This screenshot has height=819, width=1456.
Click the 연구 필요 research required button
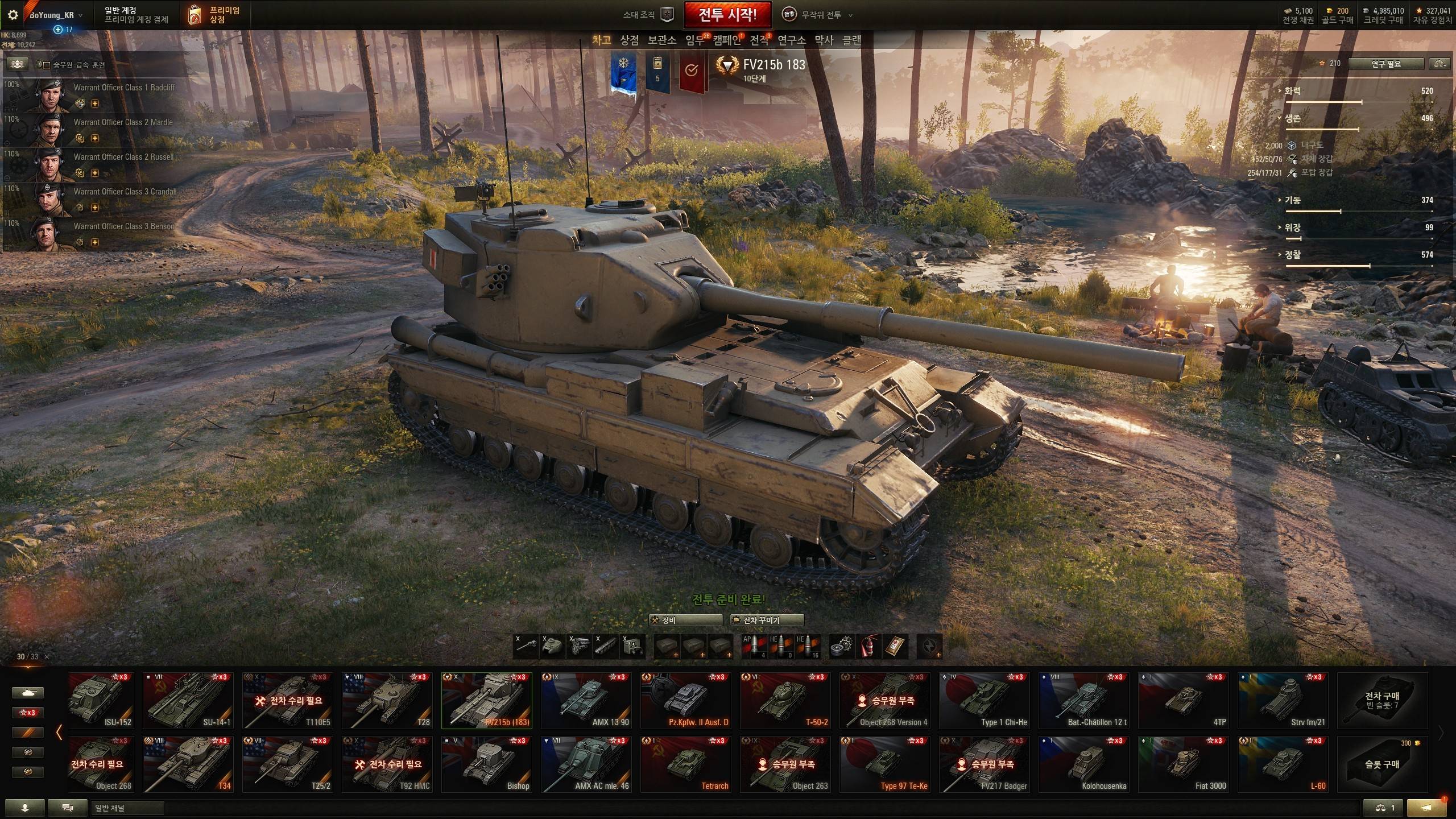click(1385, 64)
